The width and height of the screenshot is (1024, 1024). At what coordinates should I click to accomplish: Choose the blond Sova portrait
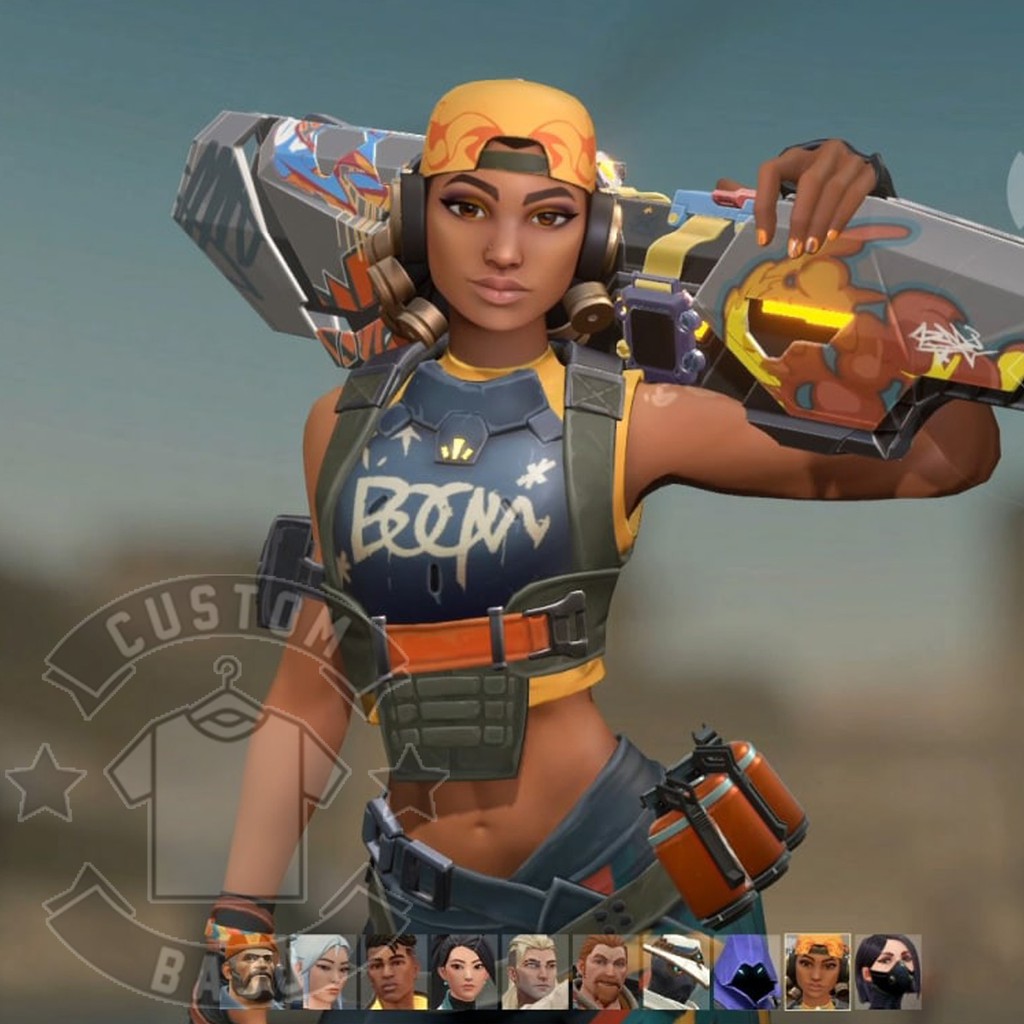(x=535, y=972)
